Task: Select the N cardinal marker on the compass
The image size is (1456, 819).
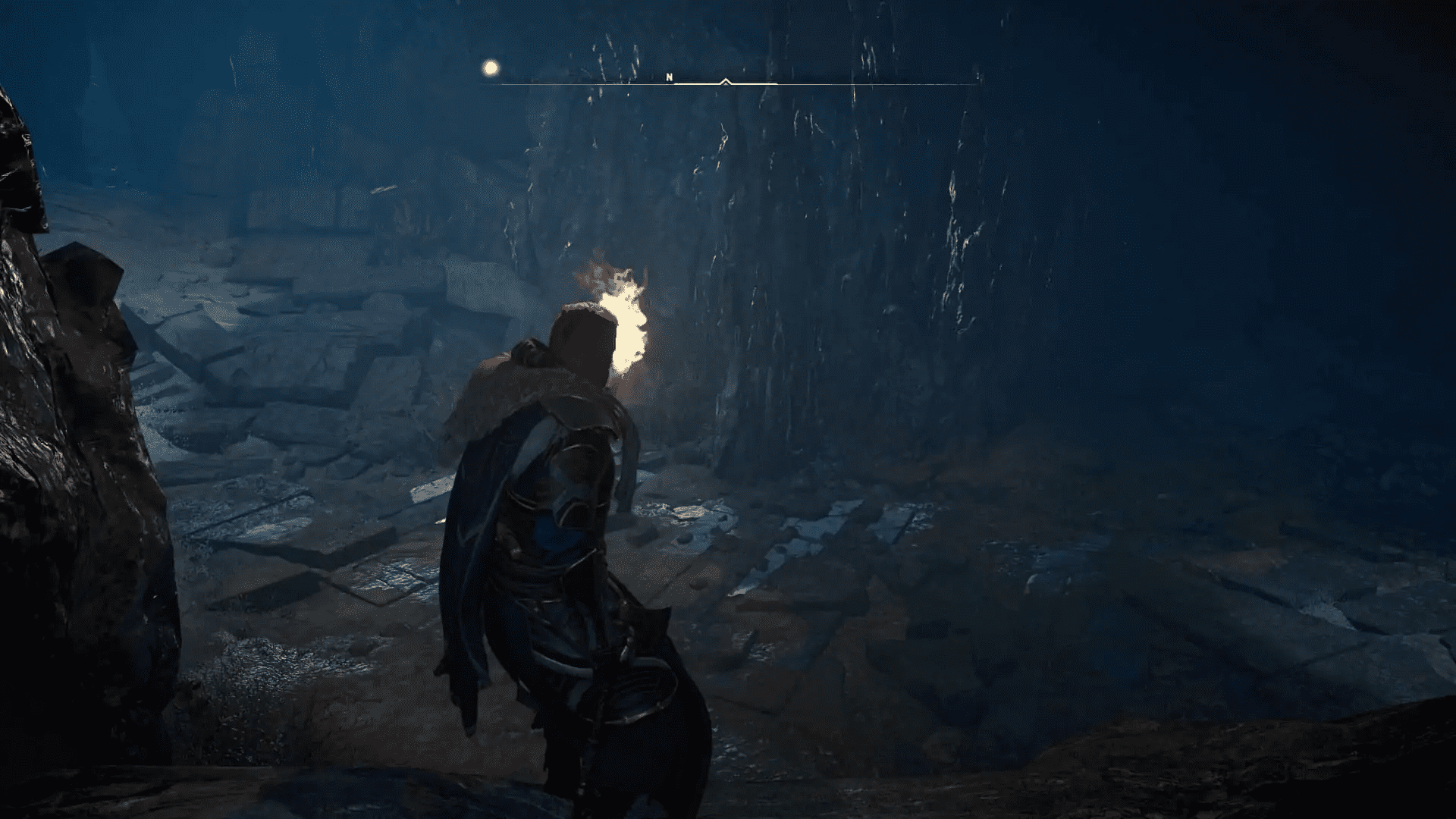Action: [670, 77]
